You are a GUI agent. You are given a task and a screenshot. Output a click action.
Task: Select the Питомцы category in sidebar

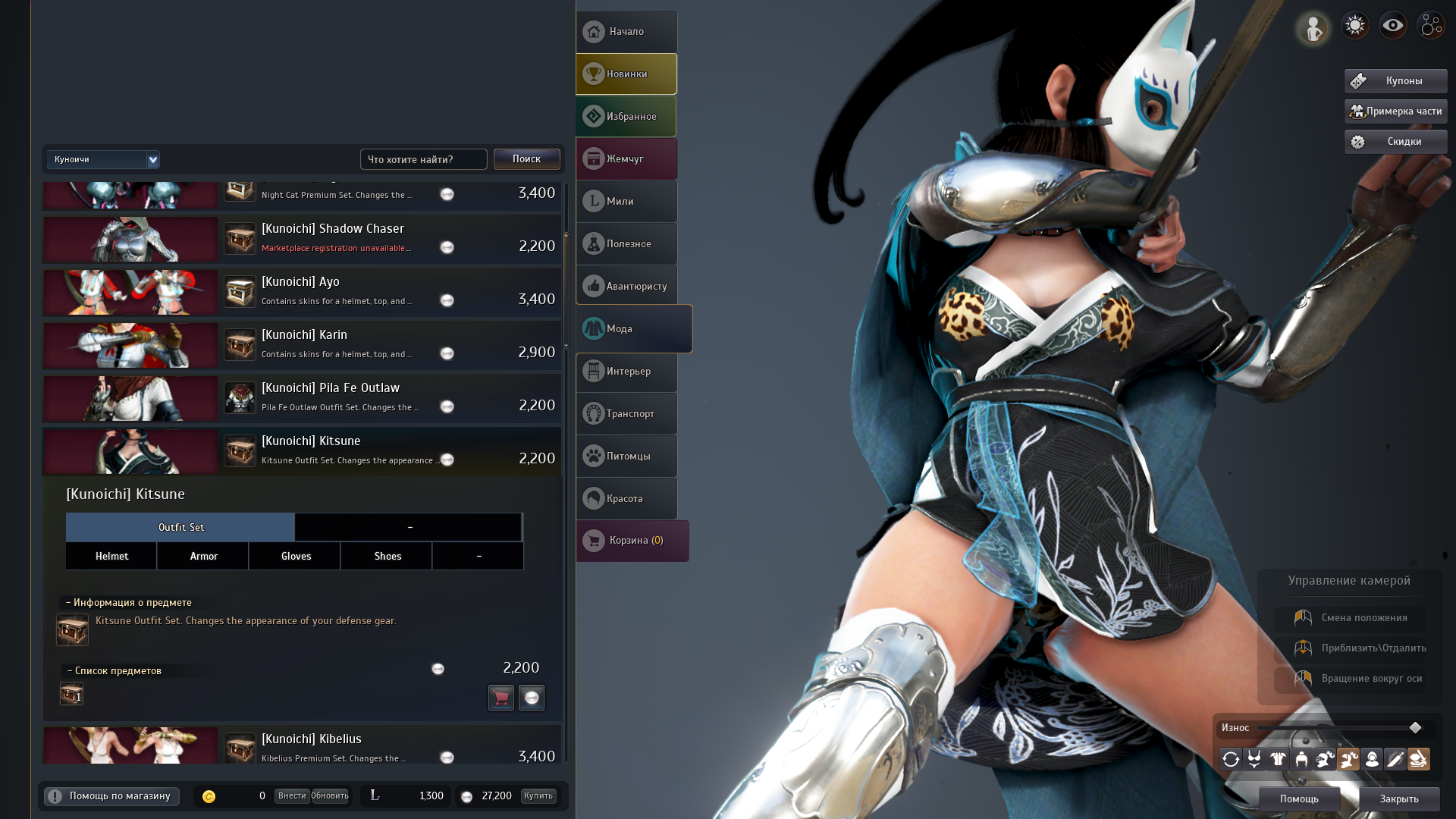(626, 456)
